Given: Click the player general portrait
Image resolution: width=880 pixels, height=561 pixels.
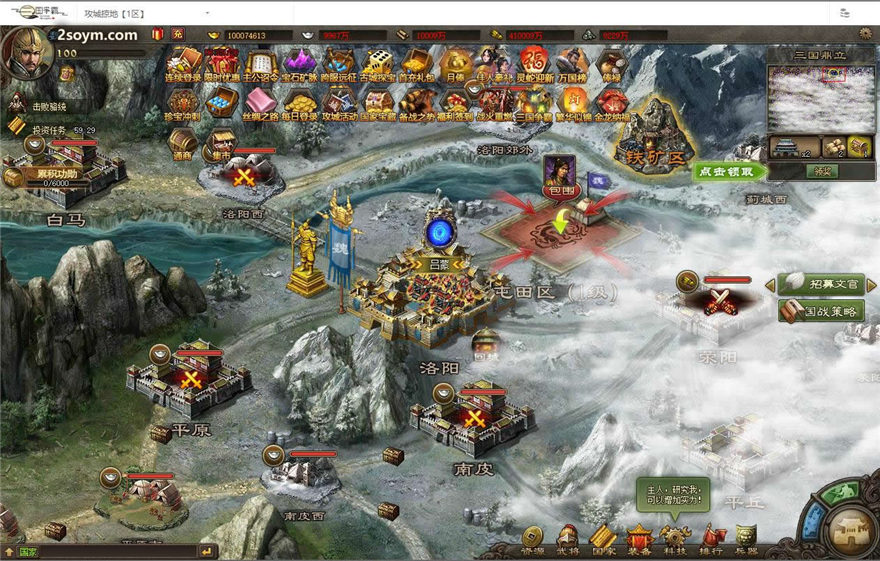Looking at the screenshot, I should click(26, 52).
